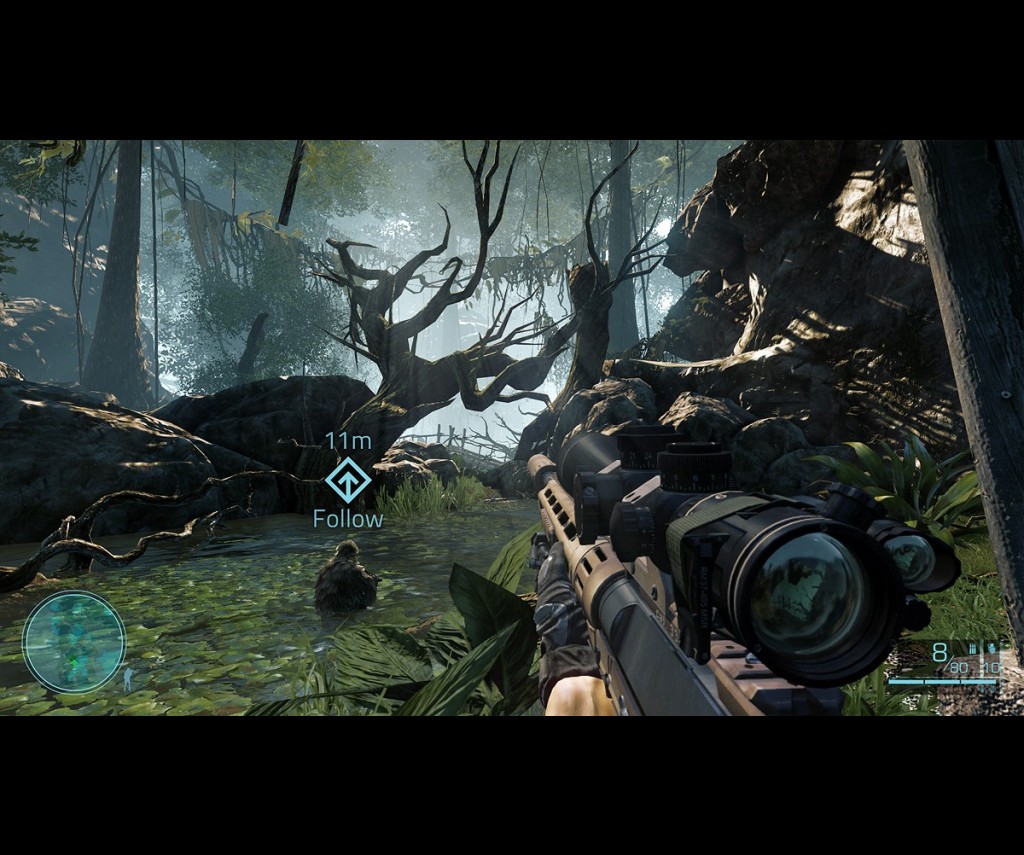
Task: Click the circular radar minimap
Action: coord(74,641)
